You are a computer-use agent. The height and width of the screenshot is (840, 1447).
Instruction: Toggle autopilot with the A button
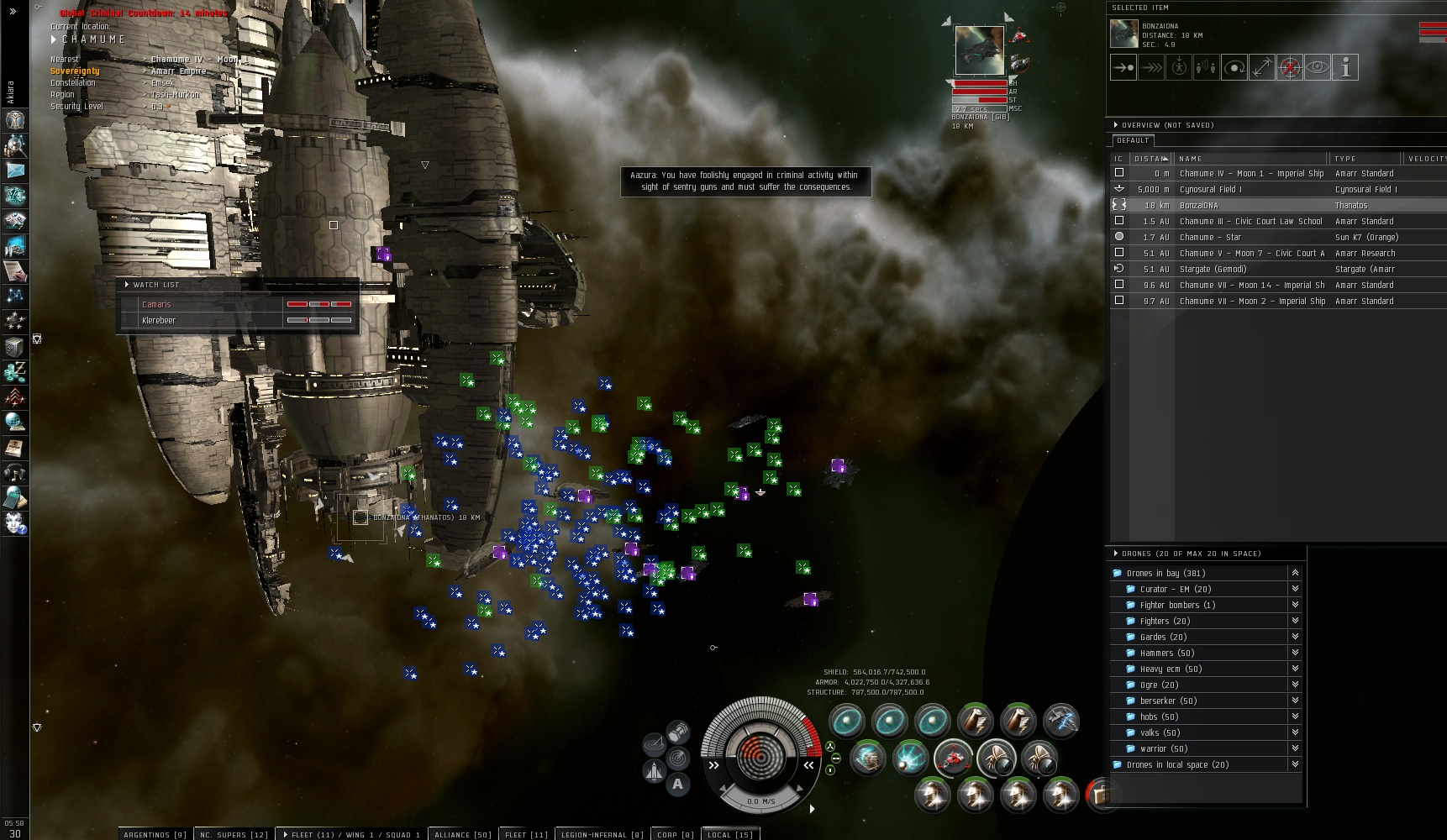click(677, 785)
